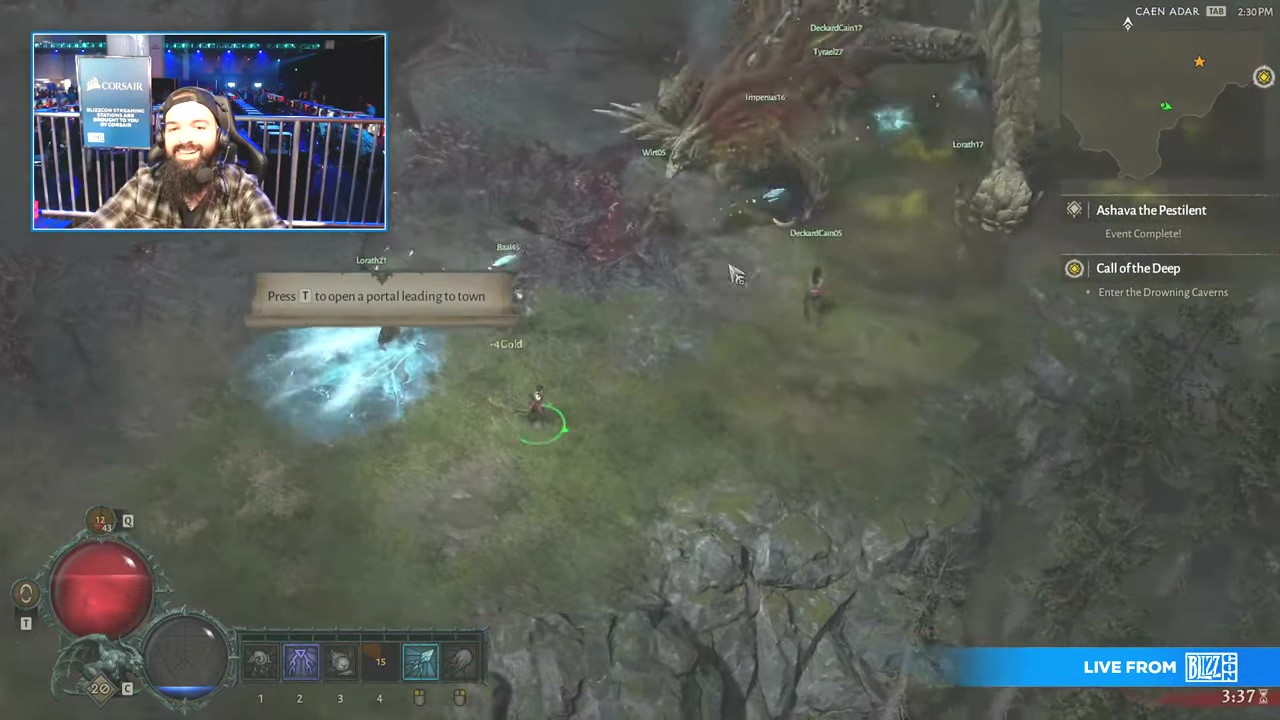Screen dimensions: 1280x720
Task: Activate the storm cloud skill in slot 1
Action: (260, 662)
